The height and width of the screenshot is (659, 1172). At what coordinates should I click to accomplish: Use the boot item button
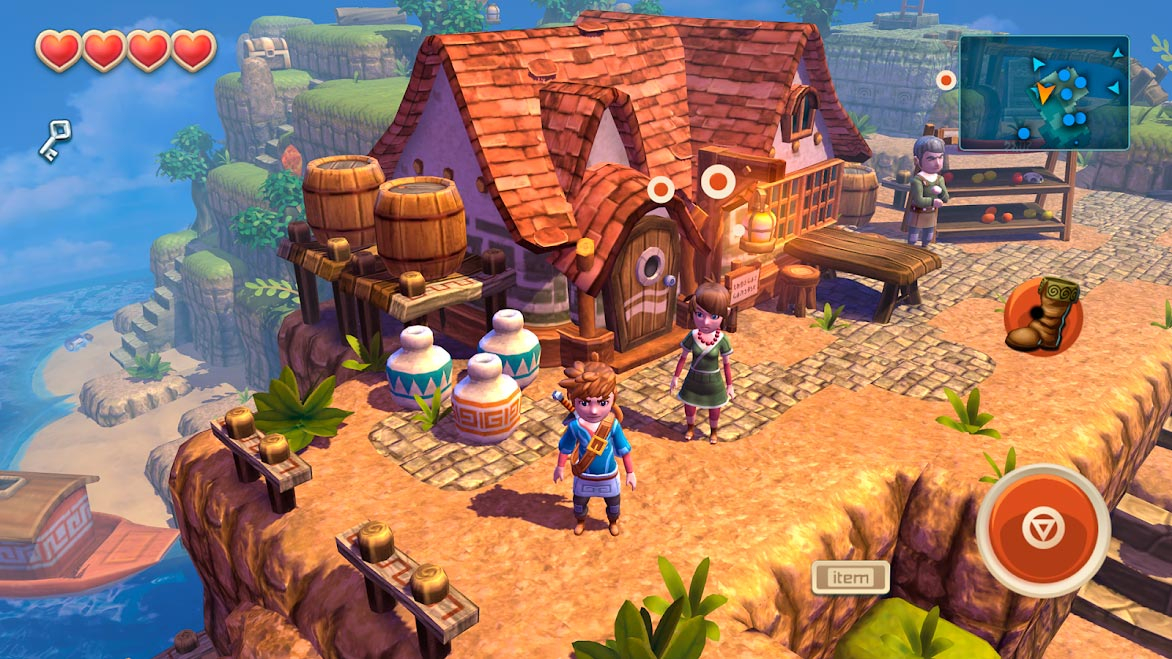pyautogui.click(x=1043, y=316)
